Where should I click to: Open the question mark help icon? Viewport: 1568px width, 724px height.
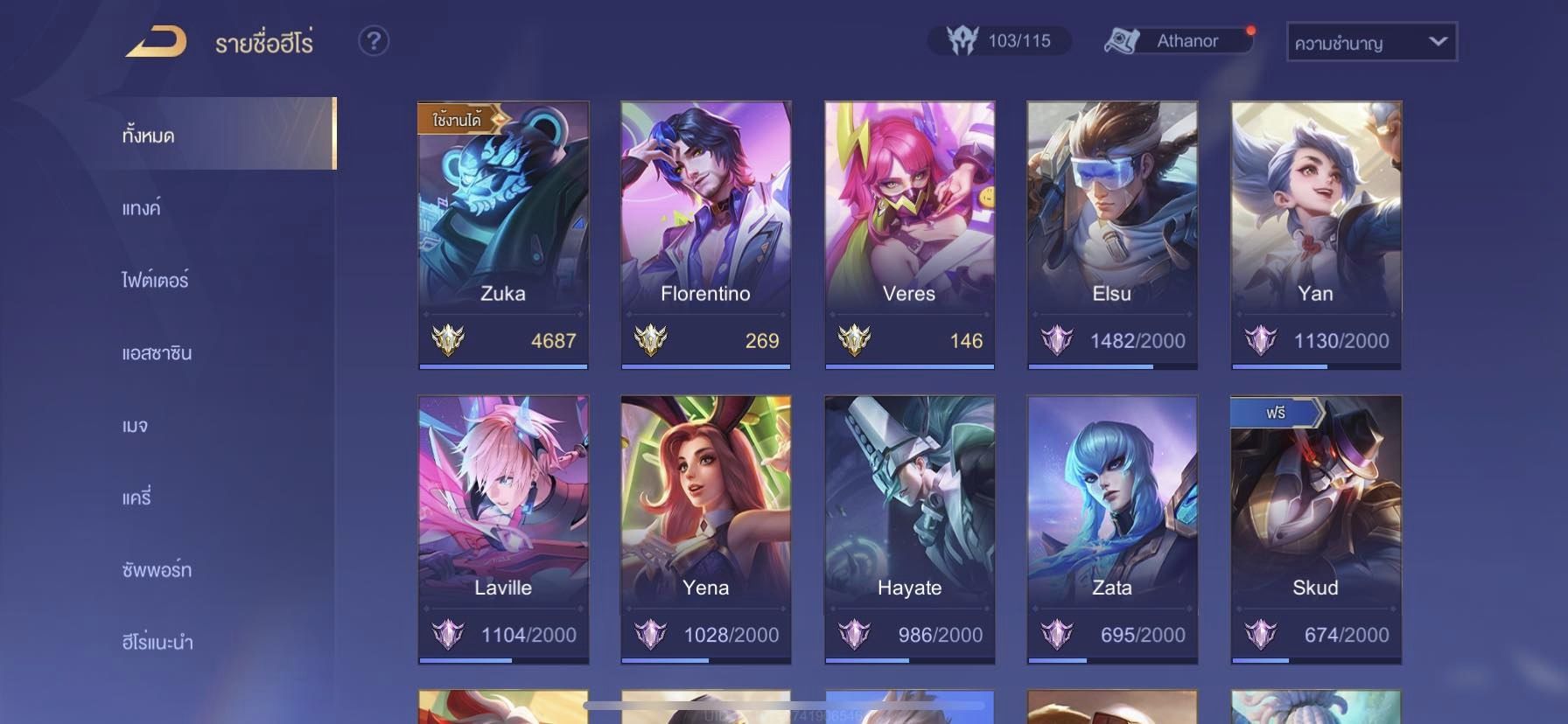point(374,41)
